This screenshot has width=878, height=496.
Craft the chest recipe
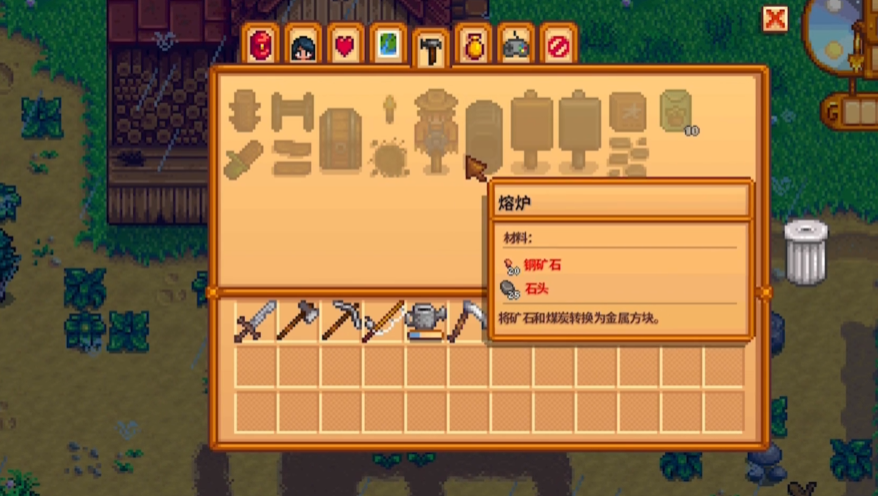coord(339,133)
